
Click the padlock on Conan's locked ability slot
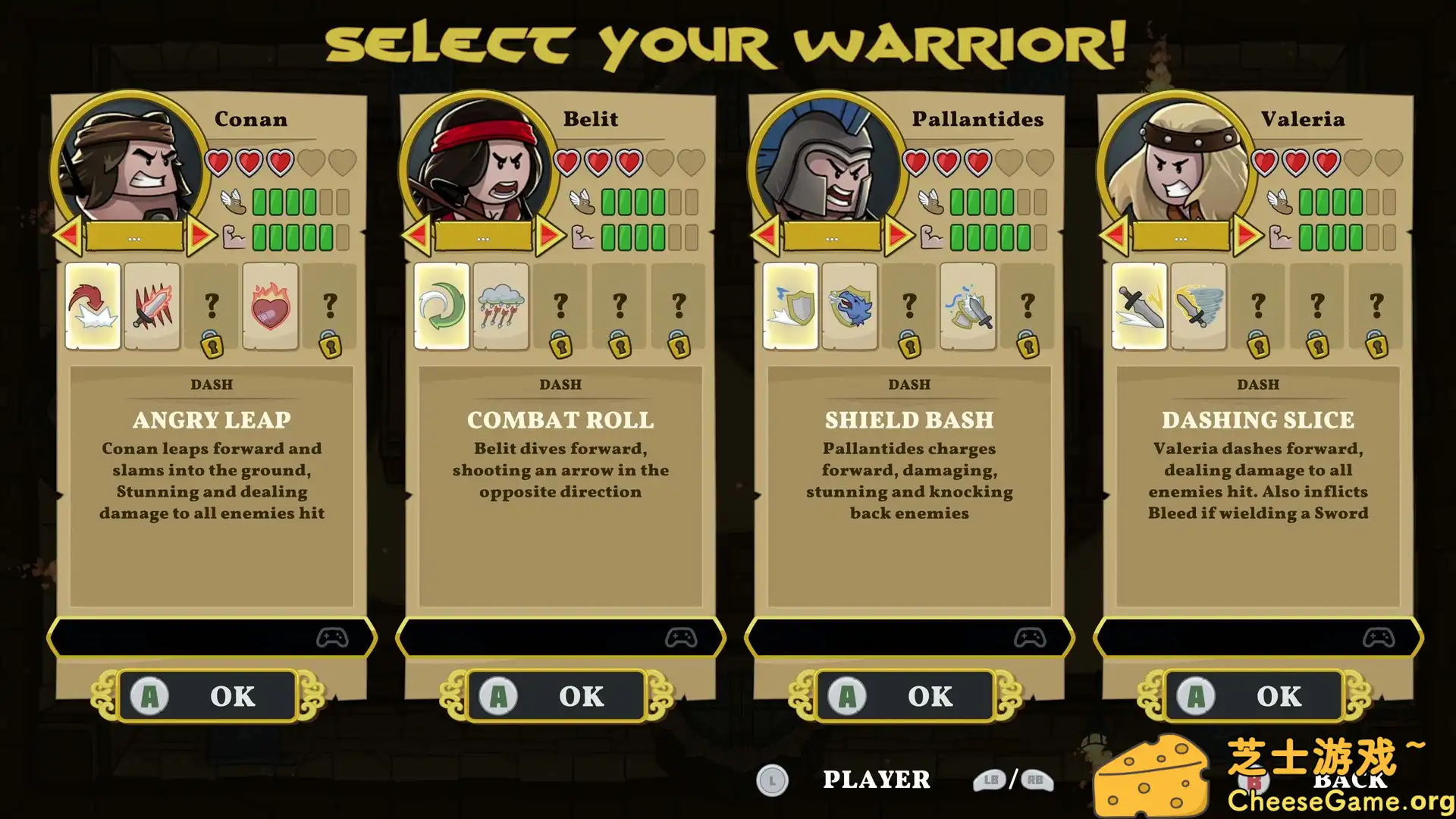tap(212, 345)
